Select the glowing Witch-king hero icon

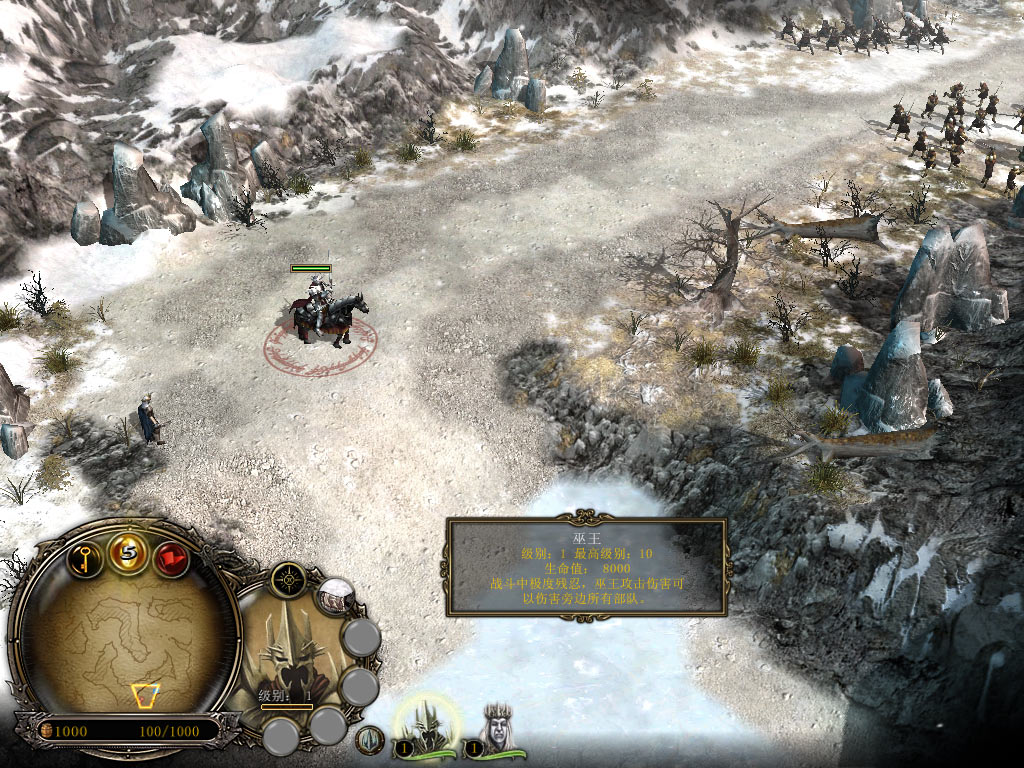click(x=427, y=723)
